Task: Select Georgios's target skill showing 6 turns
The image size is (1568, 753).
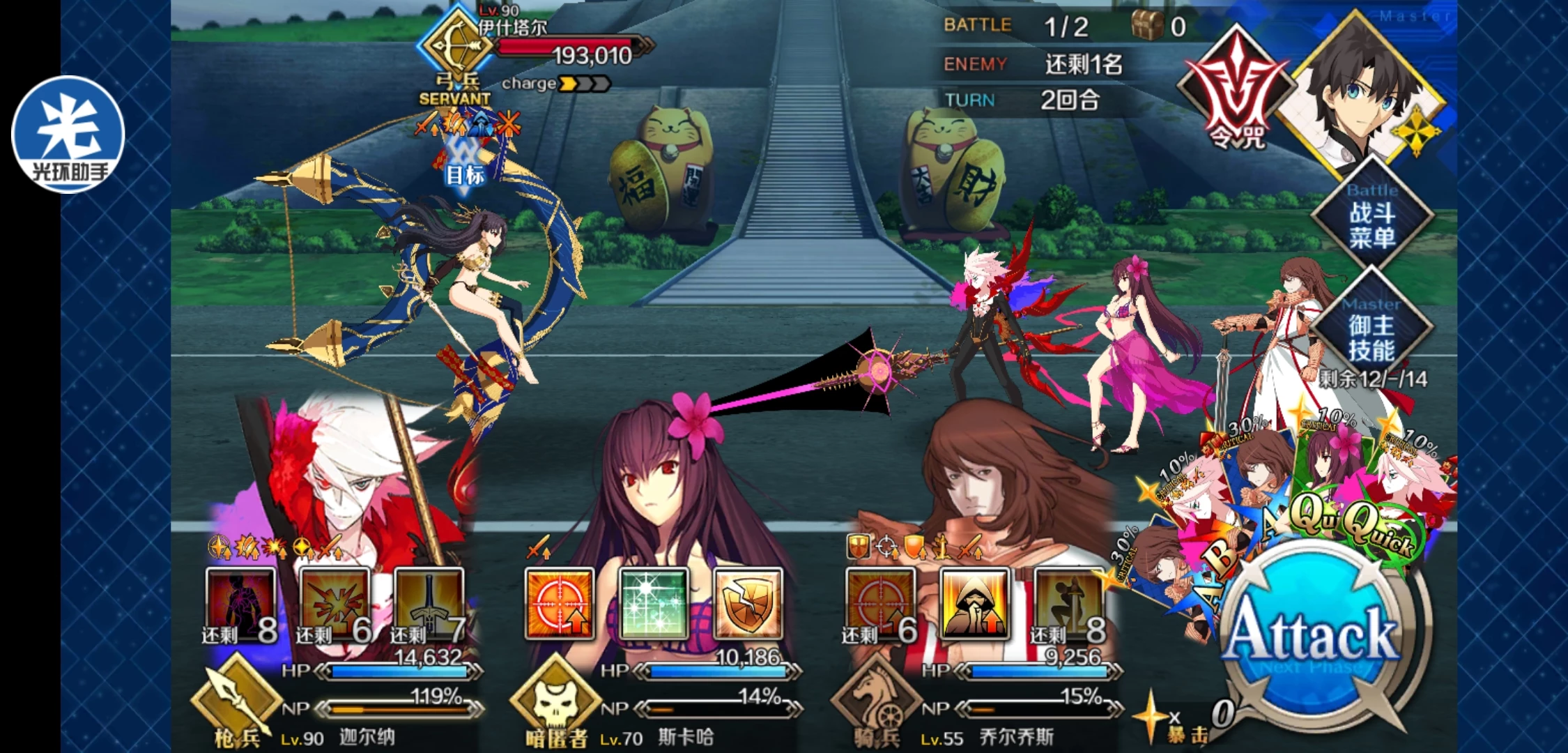Action: (x=879, y=604)
